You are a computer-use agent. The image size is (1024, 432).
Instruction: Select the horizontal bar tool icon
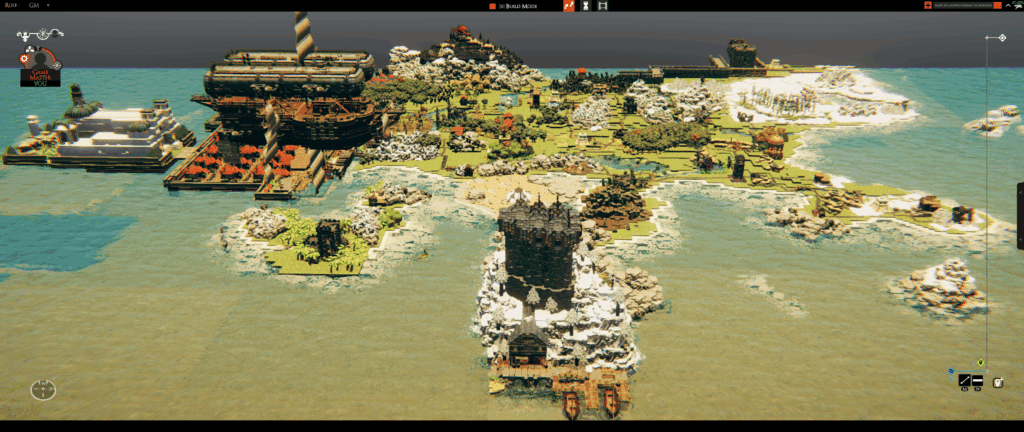click(977, 380)
